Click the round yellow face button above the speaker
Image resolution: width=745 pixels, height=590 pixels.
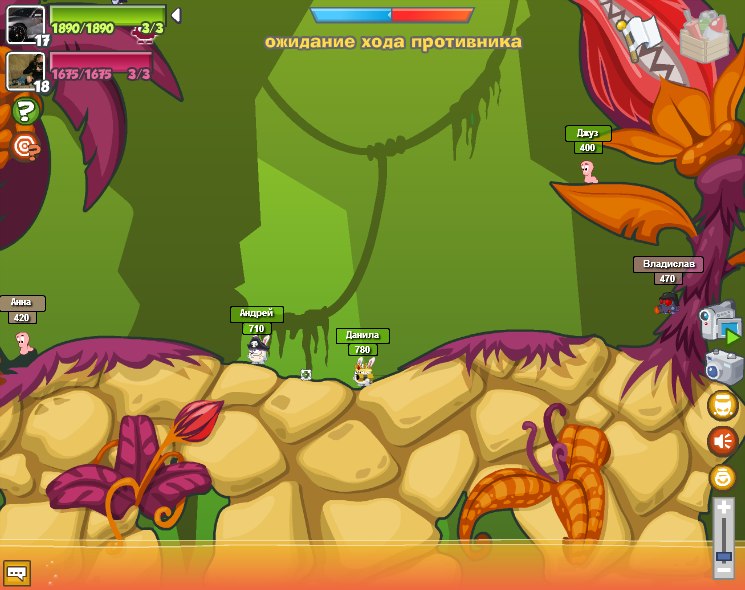coord(722,405)
